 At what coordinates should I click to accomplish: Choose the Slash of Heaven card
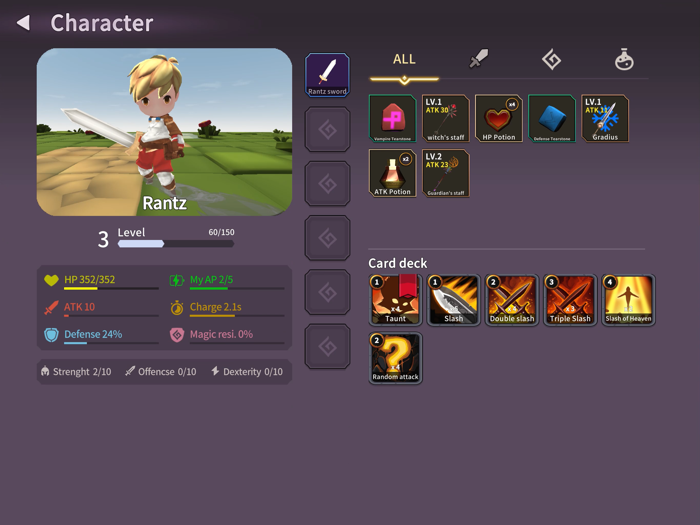(x=628, y=300)
